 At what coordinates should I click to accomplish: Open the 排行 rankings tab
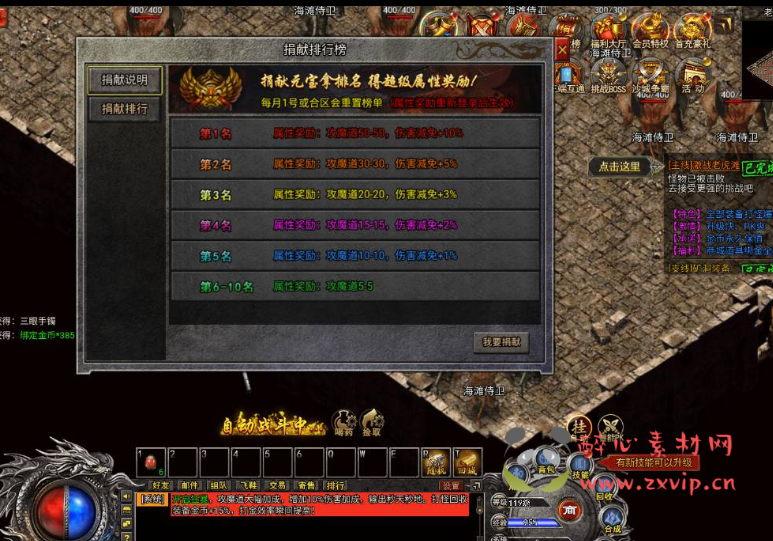click(336, 485)
